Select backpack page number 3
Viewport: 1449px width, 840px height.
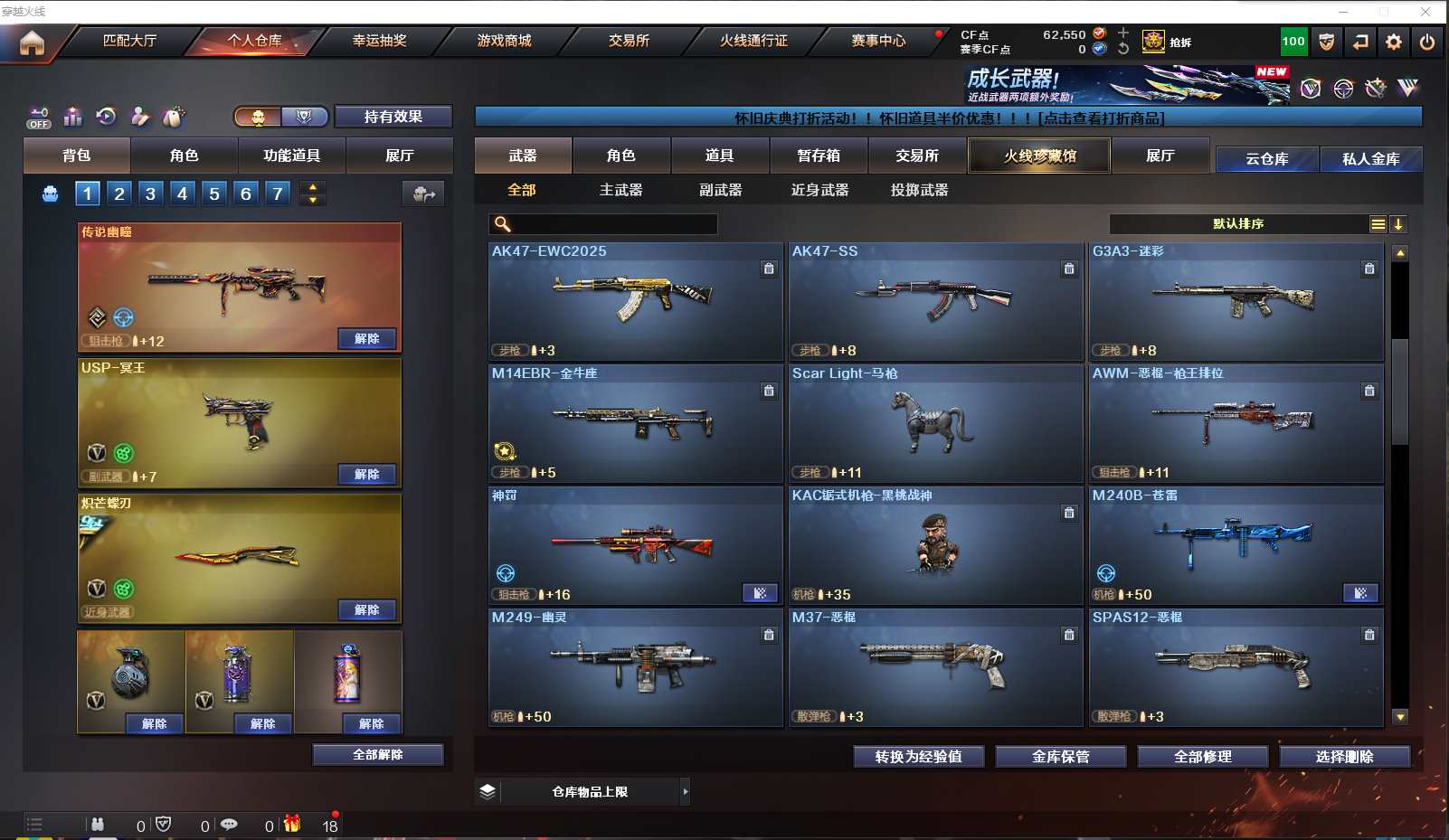[x=150, y=193]
